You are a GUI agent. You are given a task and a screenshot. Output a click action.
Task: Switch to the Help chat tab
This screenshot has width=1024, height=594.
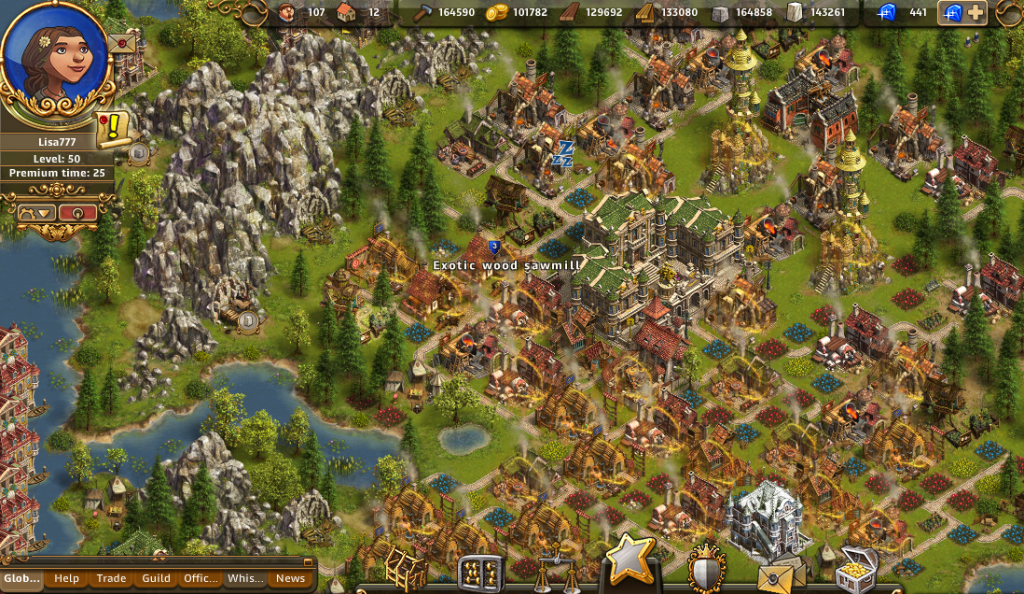[67, 578]
